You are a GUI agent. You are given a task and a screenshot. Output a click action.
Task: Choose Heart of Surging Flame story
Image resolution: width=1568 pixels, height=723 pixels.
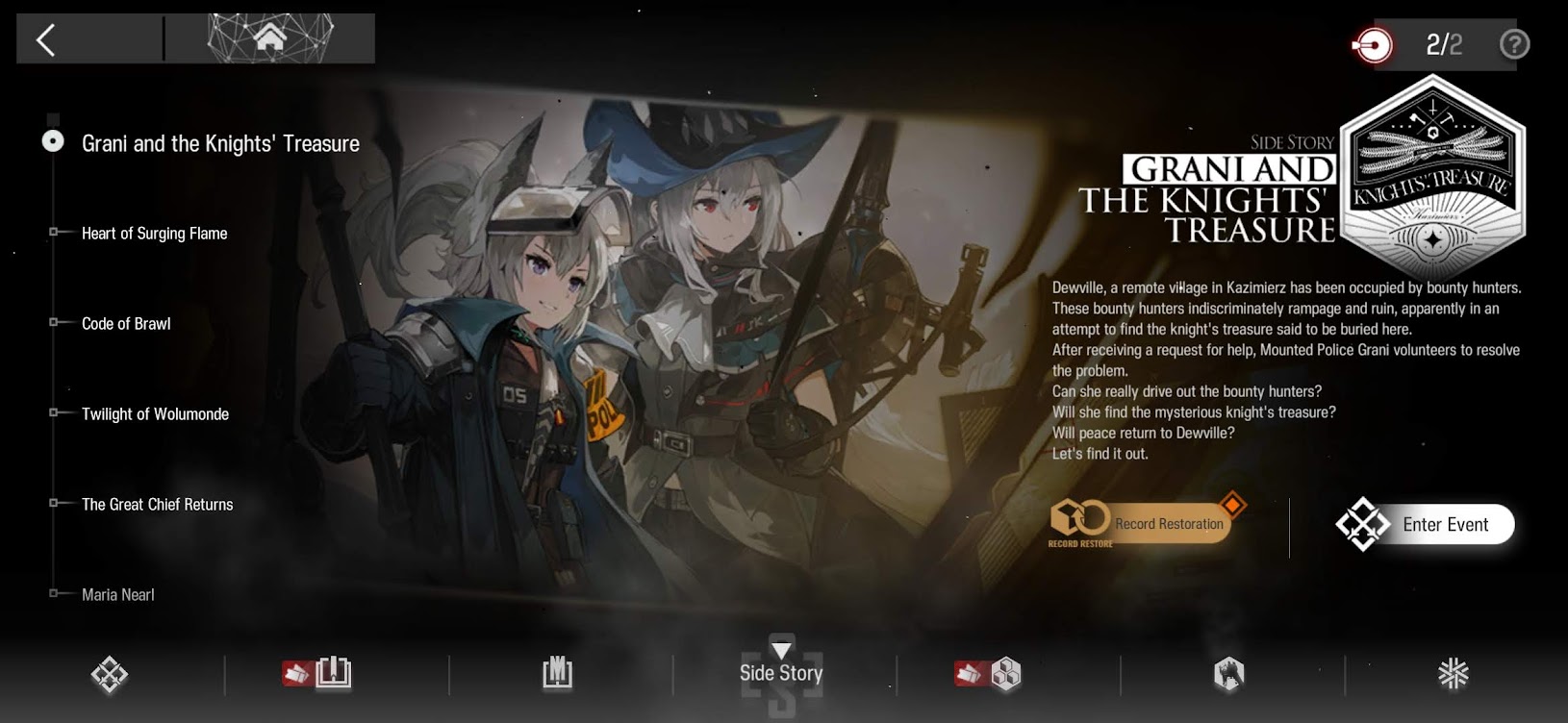154,234
